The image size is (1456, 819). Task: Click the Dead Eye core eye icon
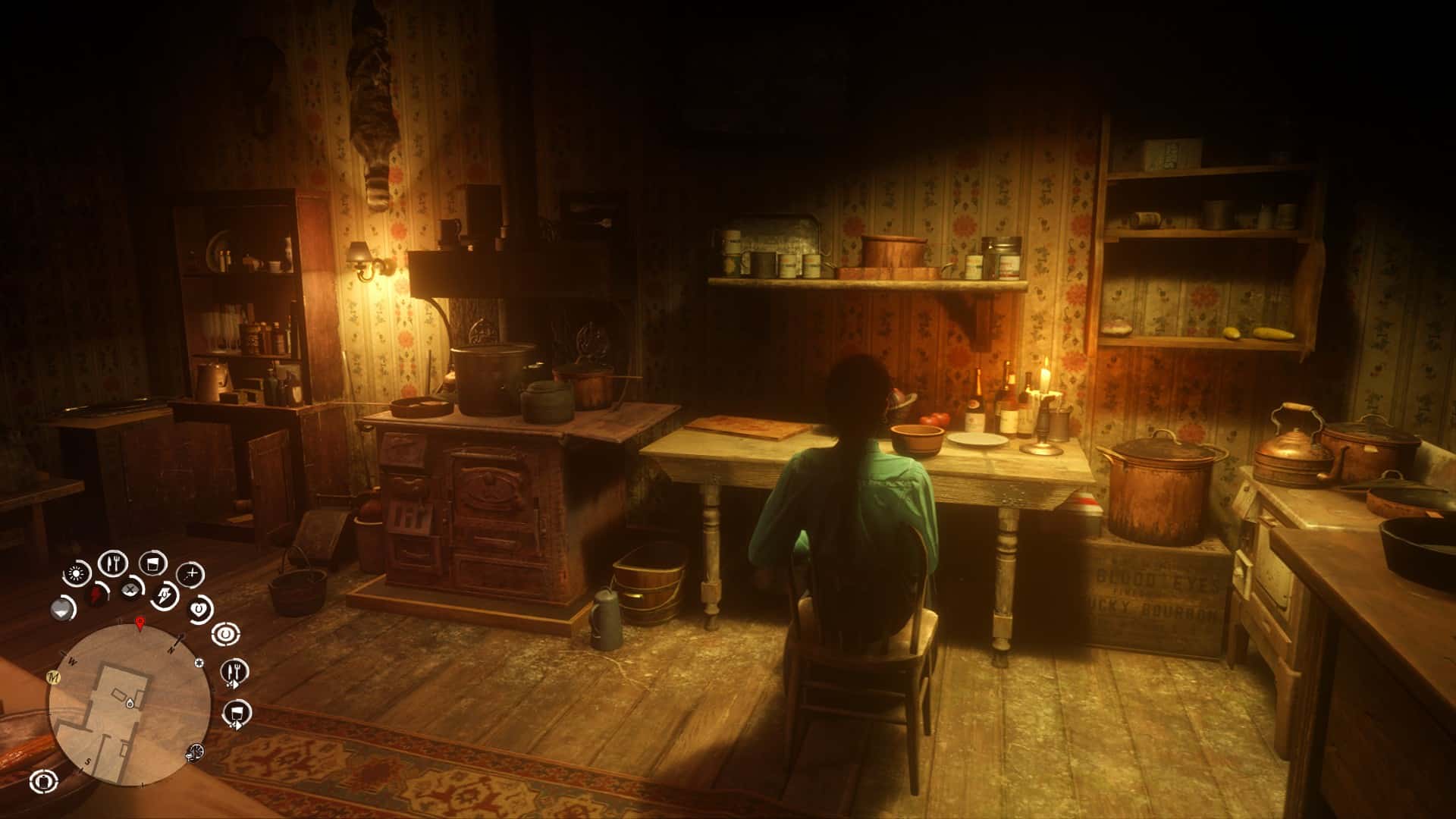point(226,633)
